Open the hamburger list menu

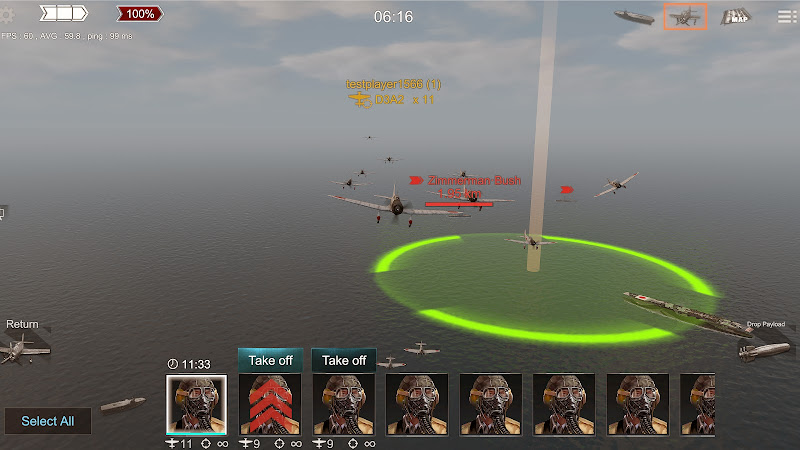click(788, 16)
